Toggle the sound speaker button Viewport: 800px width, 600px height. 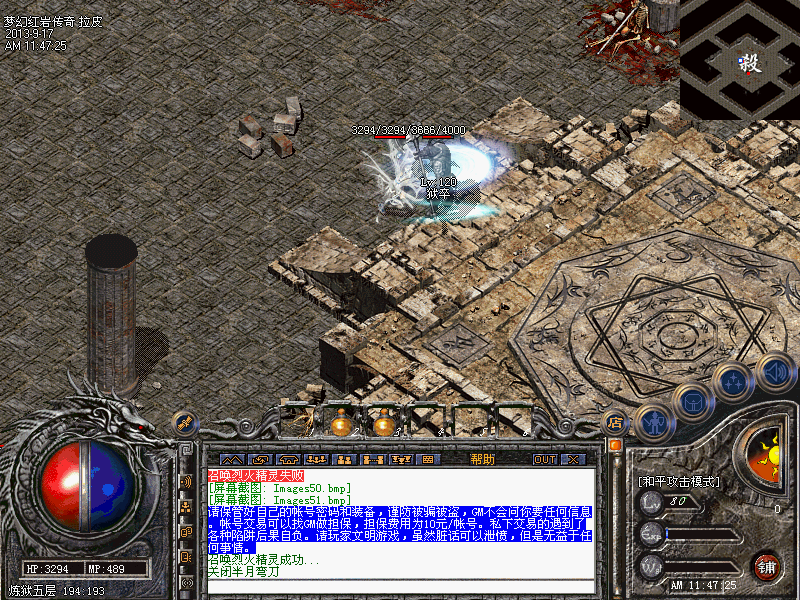tap(775, 372)
